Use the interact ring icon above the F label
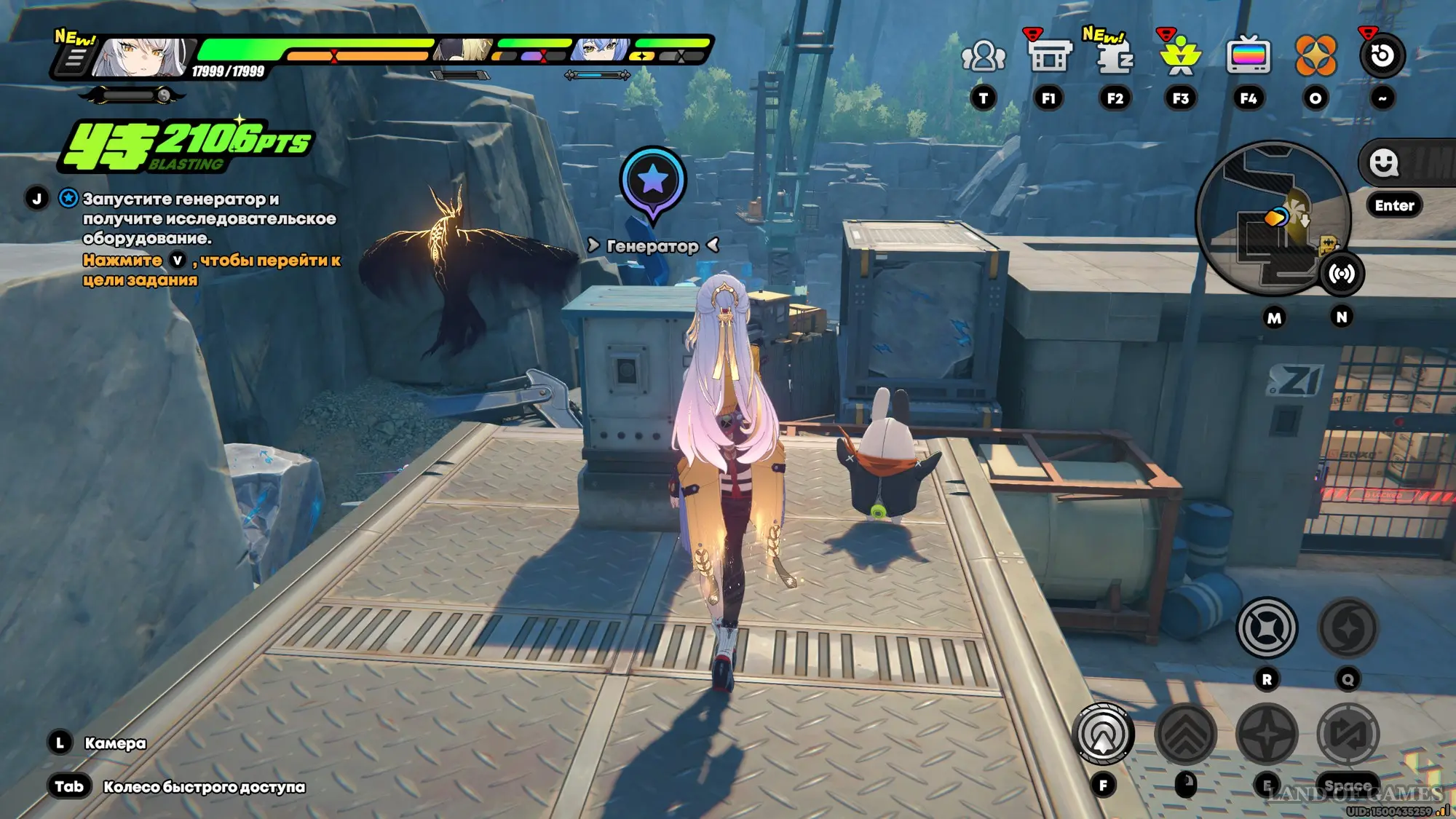Viewport: 1456px width, 819px height. pos(1104,734)
